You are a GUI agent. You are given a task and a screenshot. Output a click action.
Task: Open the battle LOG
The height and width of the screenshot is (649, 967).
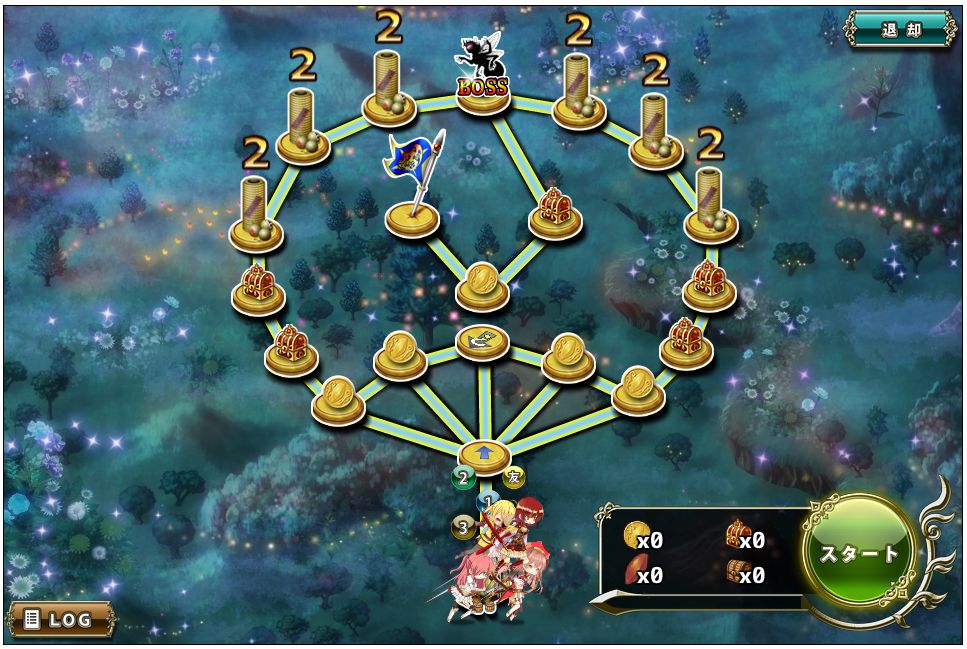click(x=60, y=619)
